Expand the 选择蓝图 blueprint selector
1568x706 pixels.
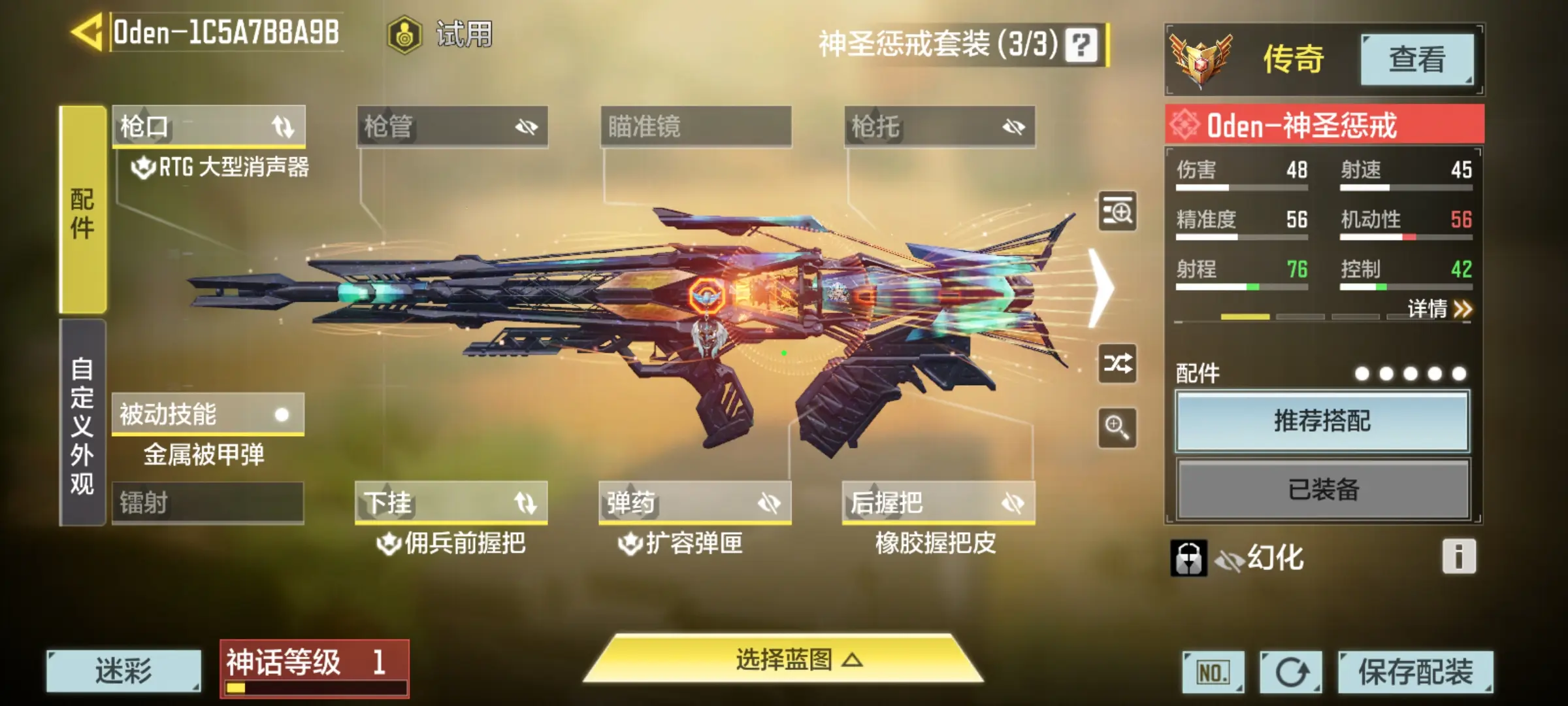pos(784,660)
